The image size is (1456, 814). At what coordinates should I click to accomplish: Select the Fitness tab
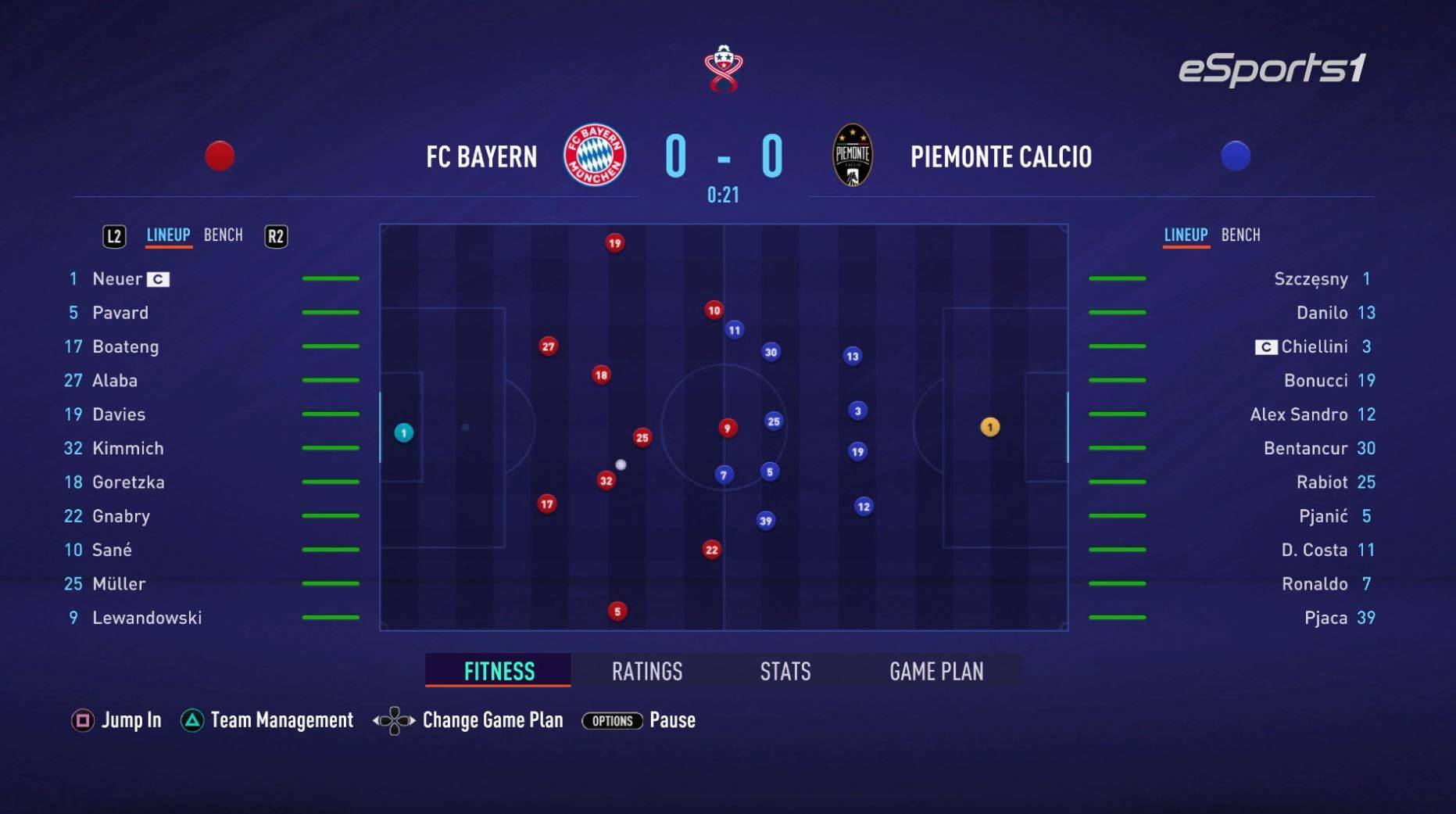click(499, 671)
